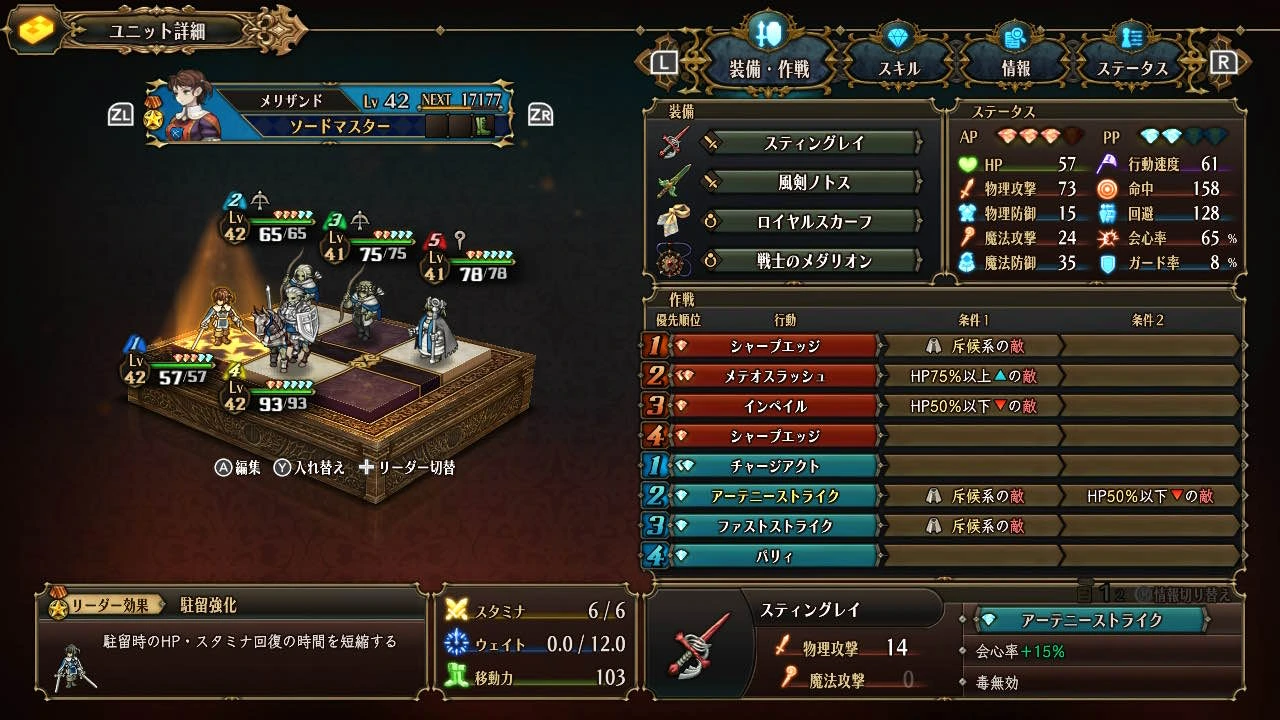Image resolution: width=1280 pixels, height=720 pixels.
Task: Select the white-robed cleric unit on the formation board
Action: coord(436,328)
